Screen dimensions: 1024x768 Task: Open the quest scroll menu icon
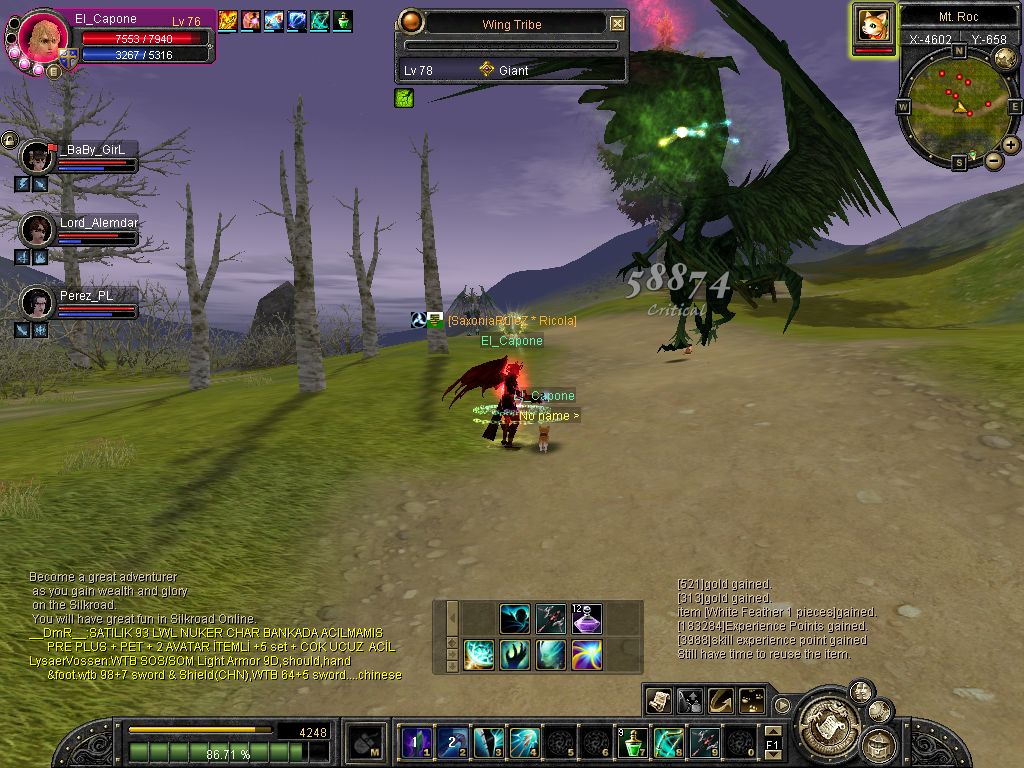pos(658,701)
